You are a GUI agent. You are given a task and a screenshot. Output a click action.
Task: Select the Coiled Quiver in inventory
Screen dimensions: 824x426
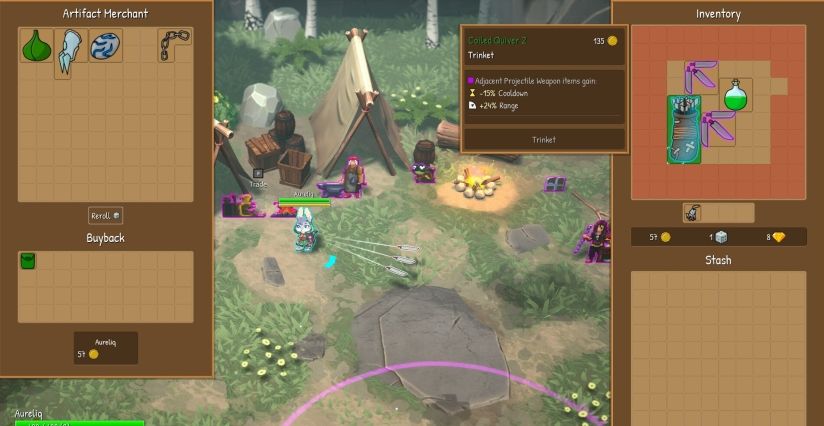pyautogui.click(x=684, y=129)
